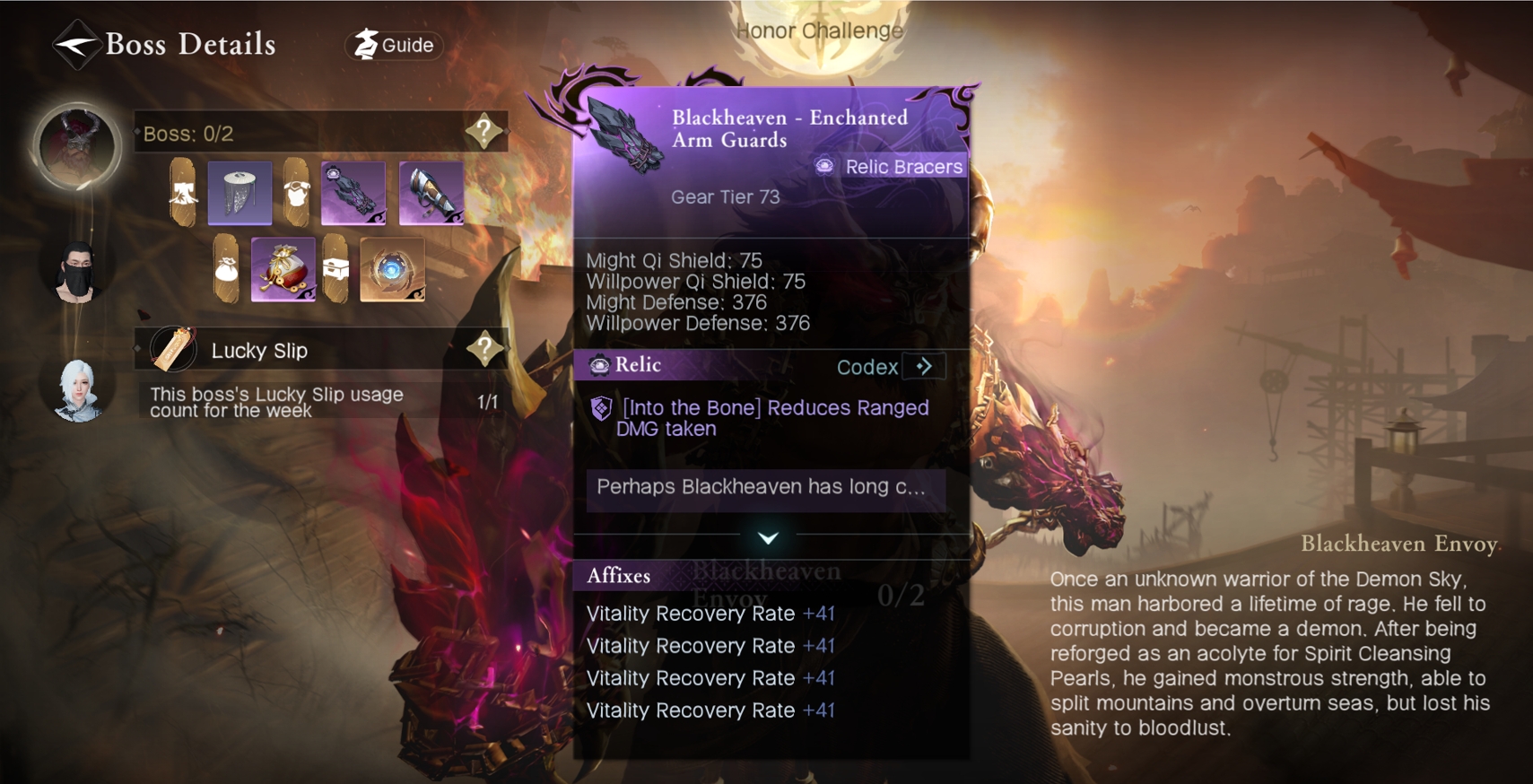Open the Guide
The image size is (1533, 784).
tap(395, 45)
